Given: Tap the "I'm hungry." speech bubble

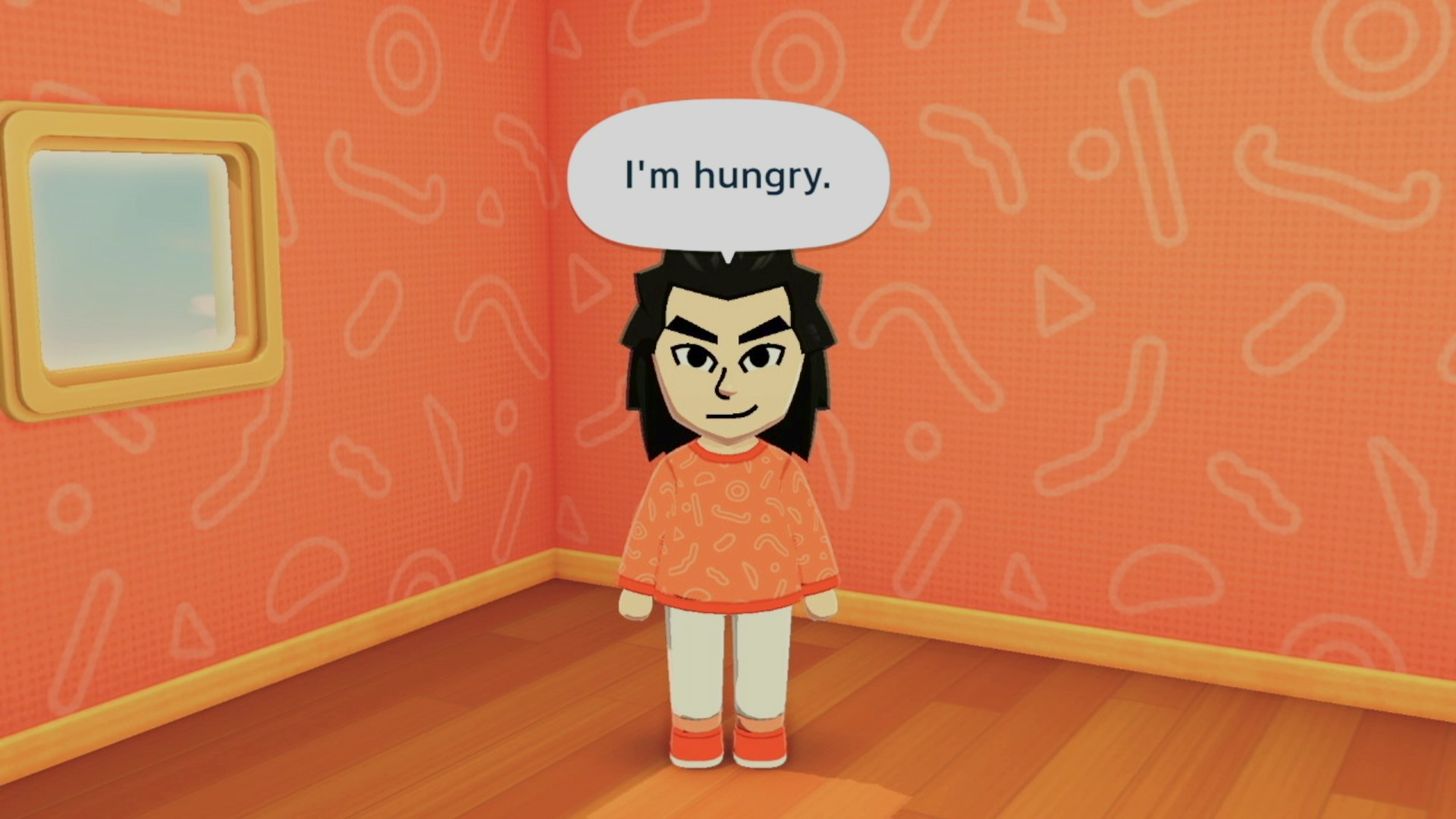Looking at the screenshot, I should tap(727, 176).
